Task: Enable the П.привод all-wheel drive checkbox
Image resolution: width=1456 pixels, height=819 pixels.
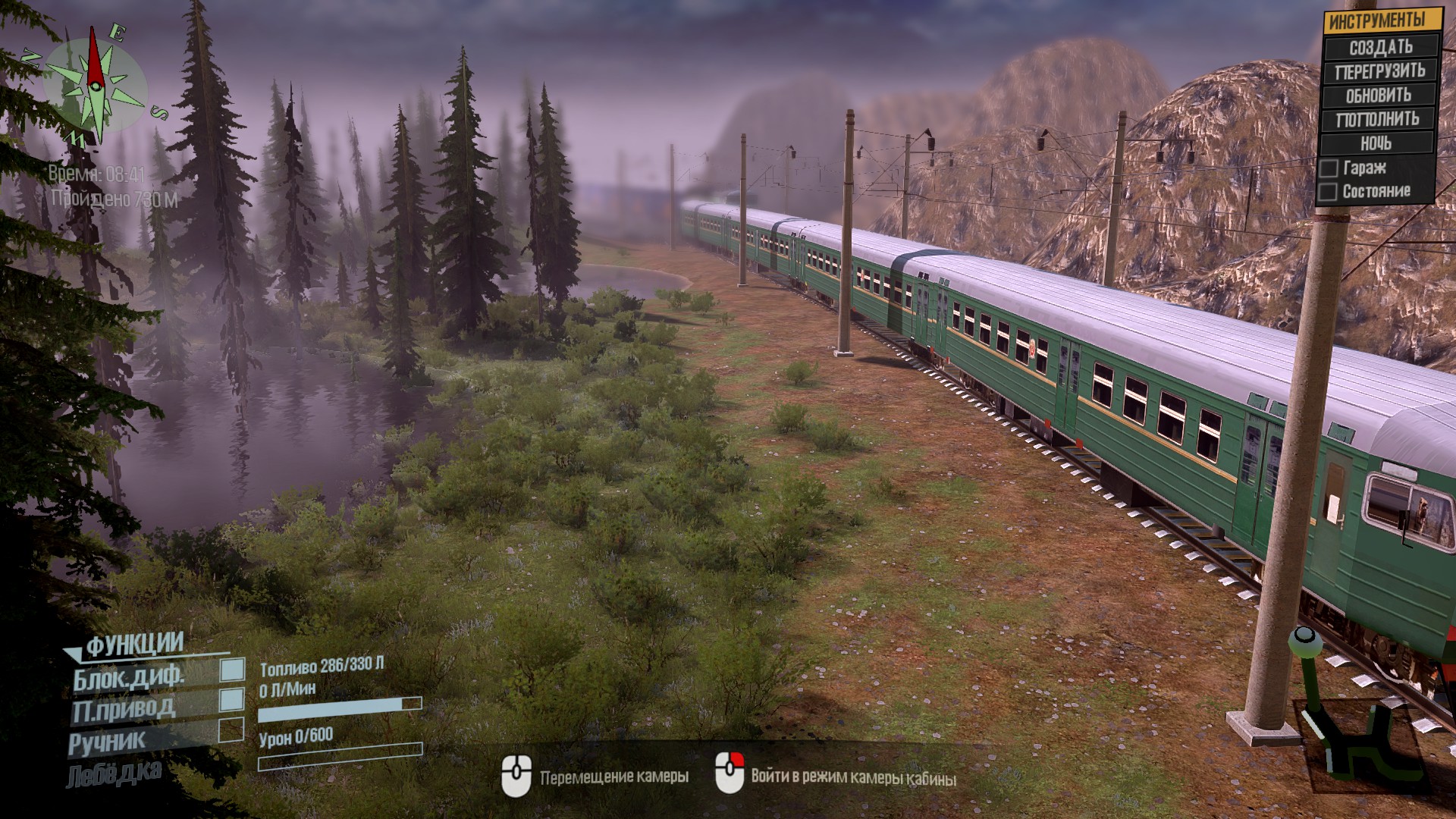Action: point(232,699)
